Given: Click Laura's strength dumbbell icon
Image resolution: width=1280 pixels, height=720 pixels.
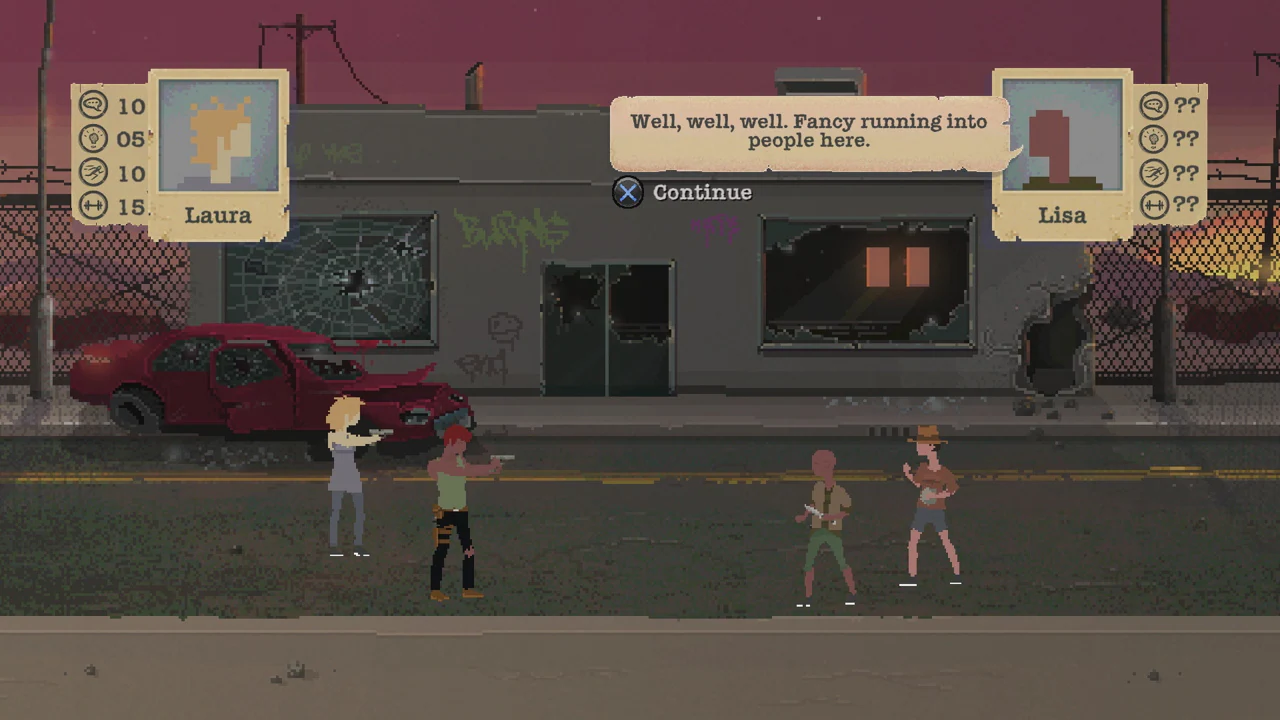Looking at the screenshot, I should [93, 207].
